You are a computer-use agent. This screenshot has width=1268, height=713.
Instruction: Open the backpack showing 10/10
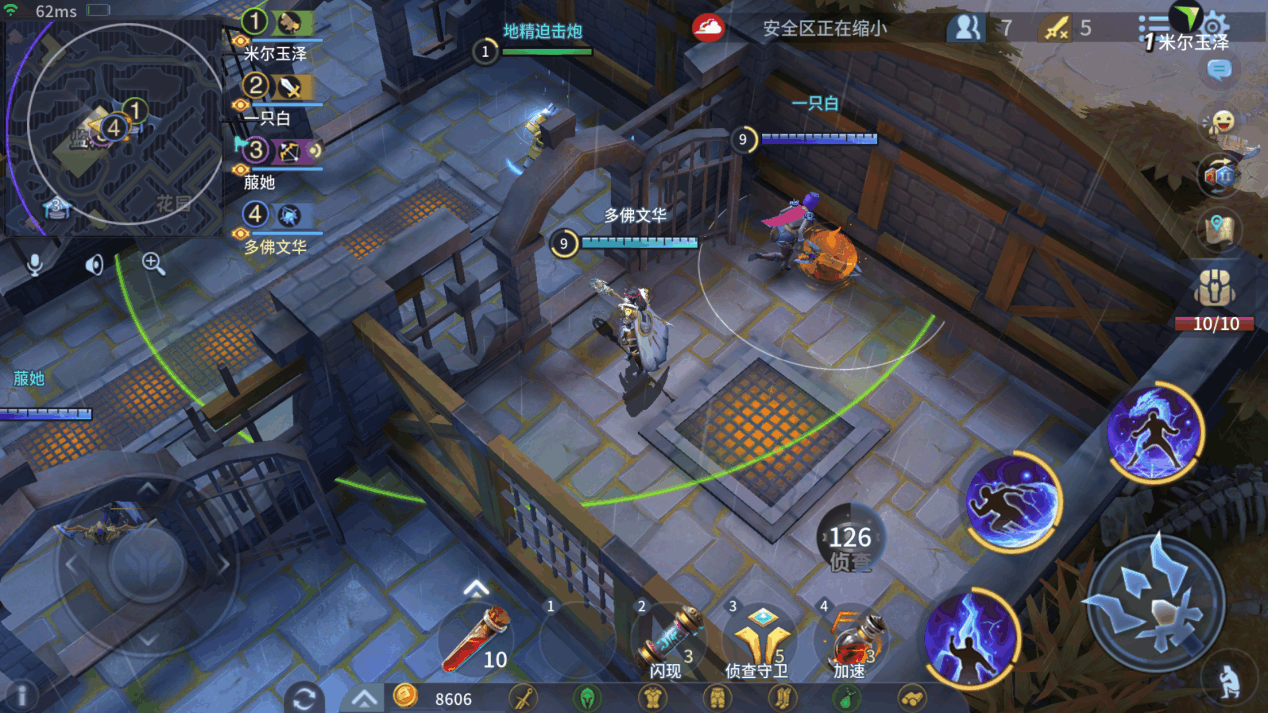[x=1215, y=291]
